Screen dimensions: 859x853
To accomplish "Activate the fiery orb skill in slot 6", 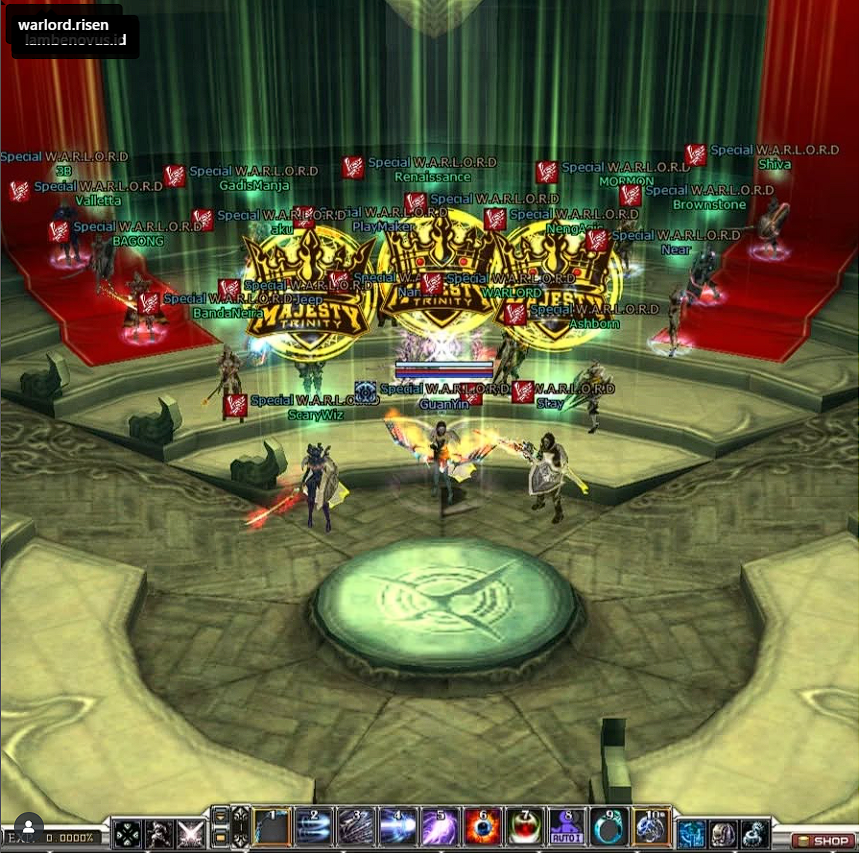I will [482, 829].
